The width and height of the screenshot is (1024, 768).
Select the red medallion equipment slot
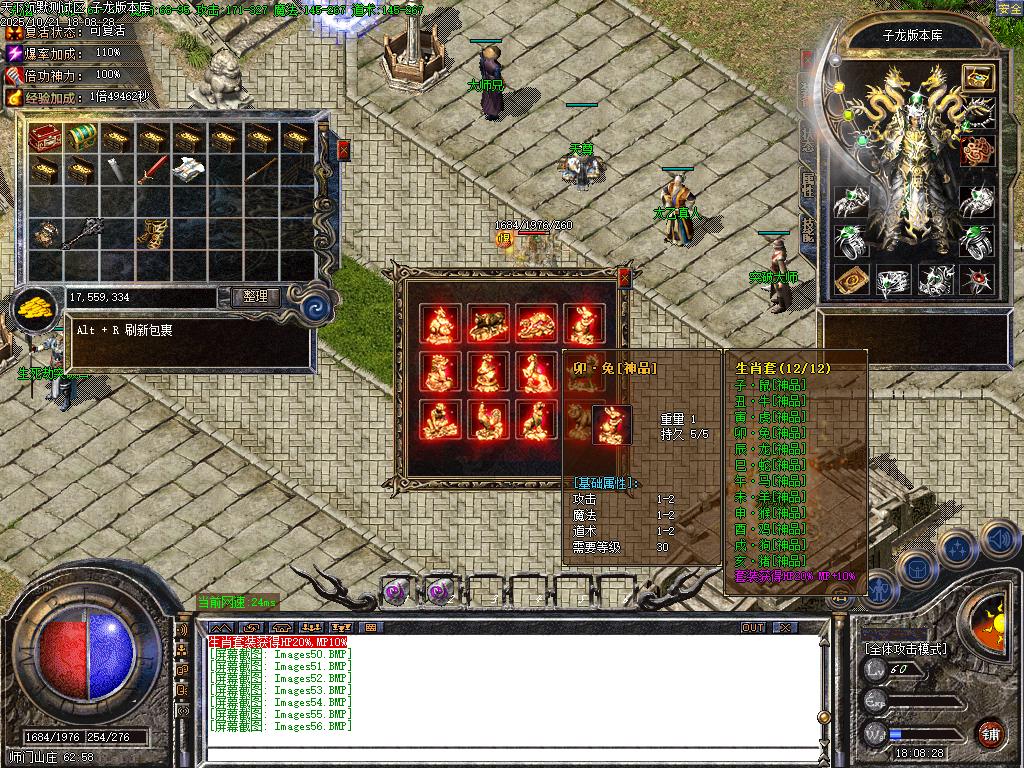click(977, 151)
